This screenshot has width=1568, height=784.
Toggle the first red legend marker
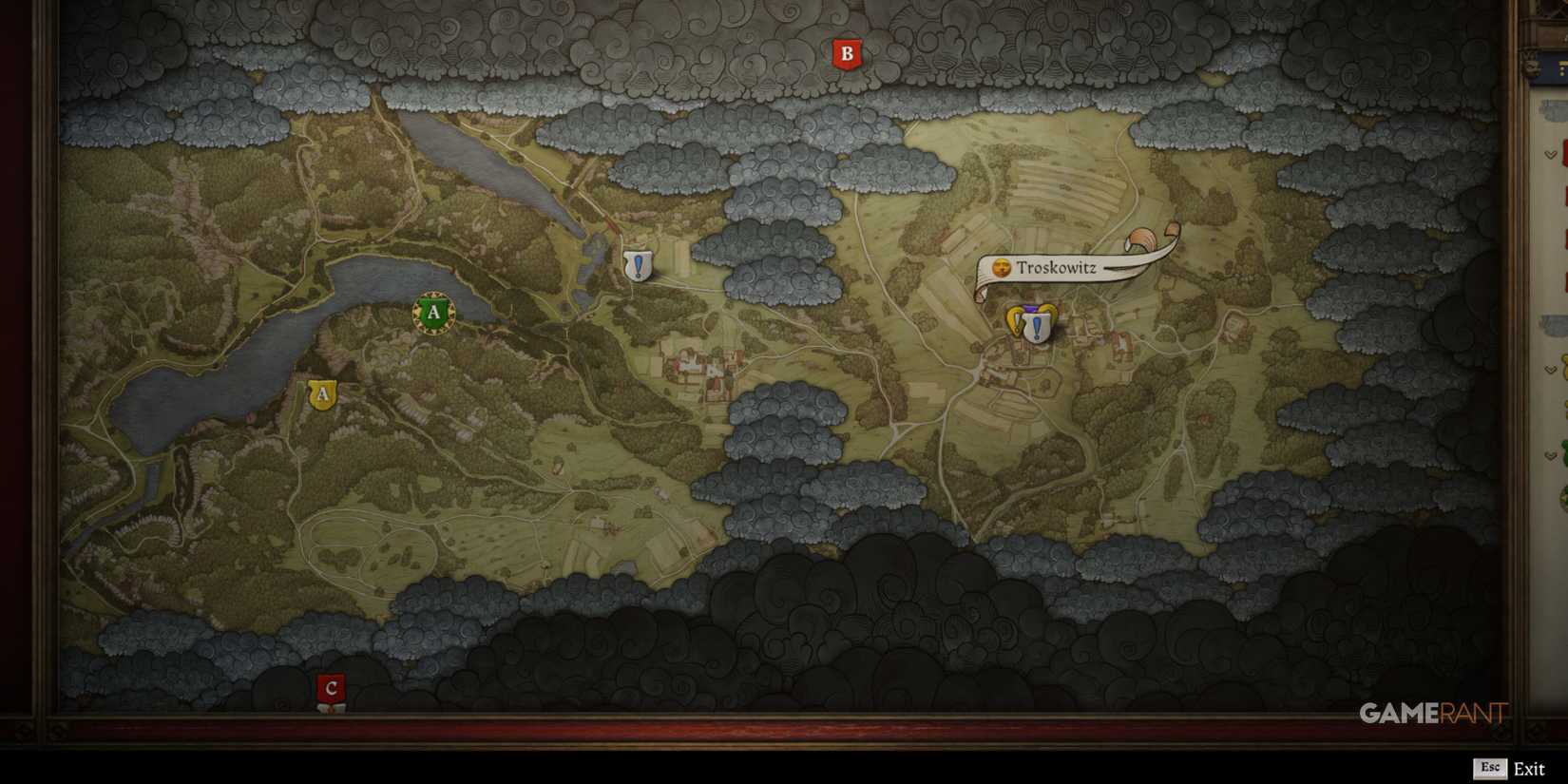tap(1563, 150)
